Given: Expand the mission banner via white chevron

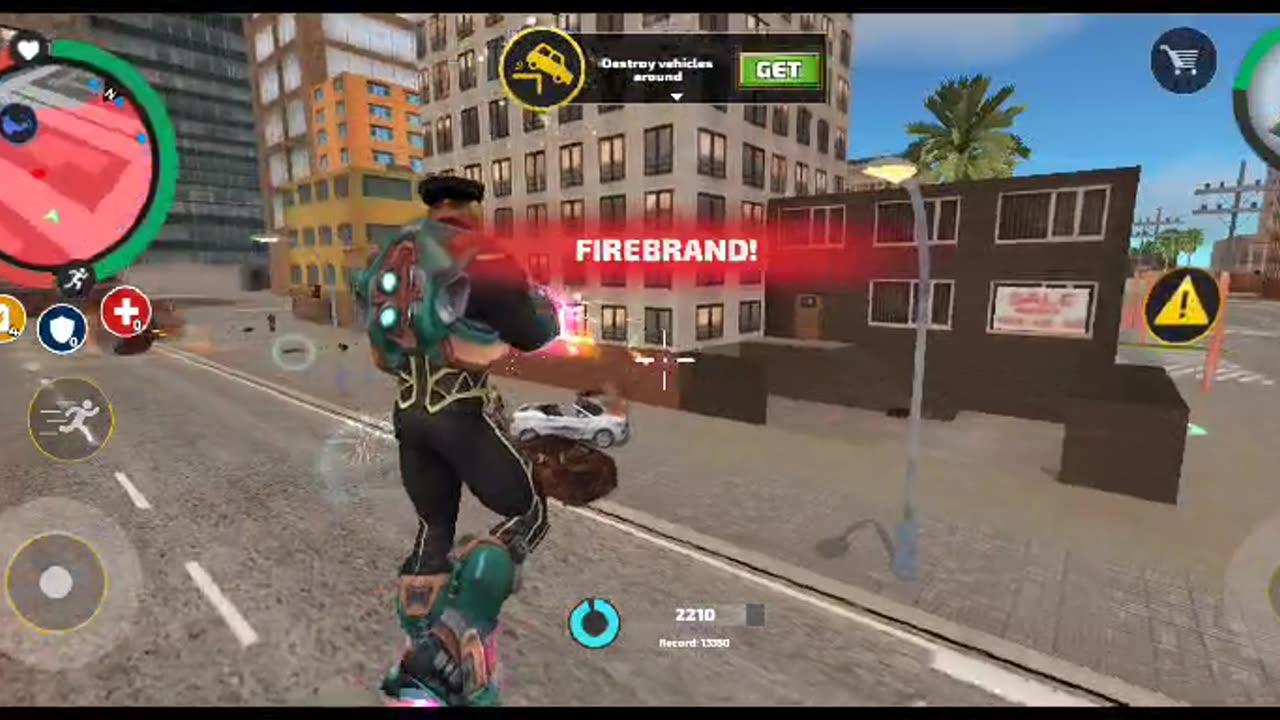Looking at the screenshot, I should point(676,97).
